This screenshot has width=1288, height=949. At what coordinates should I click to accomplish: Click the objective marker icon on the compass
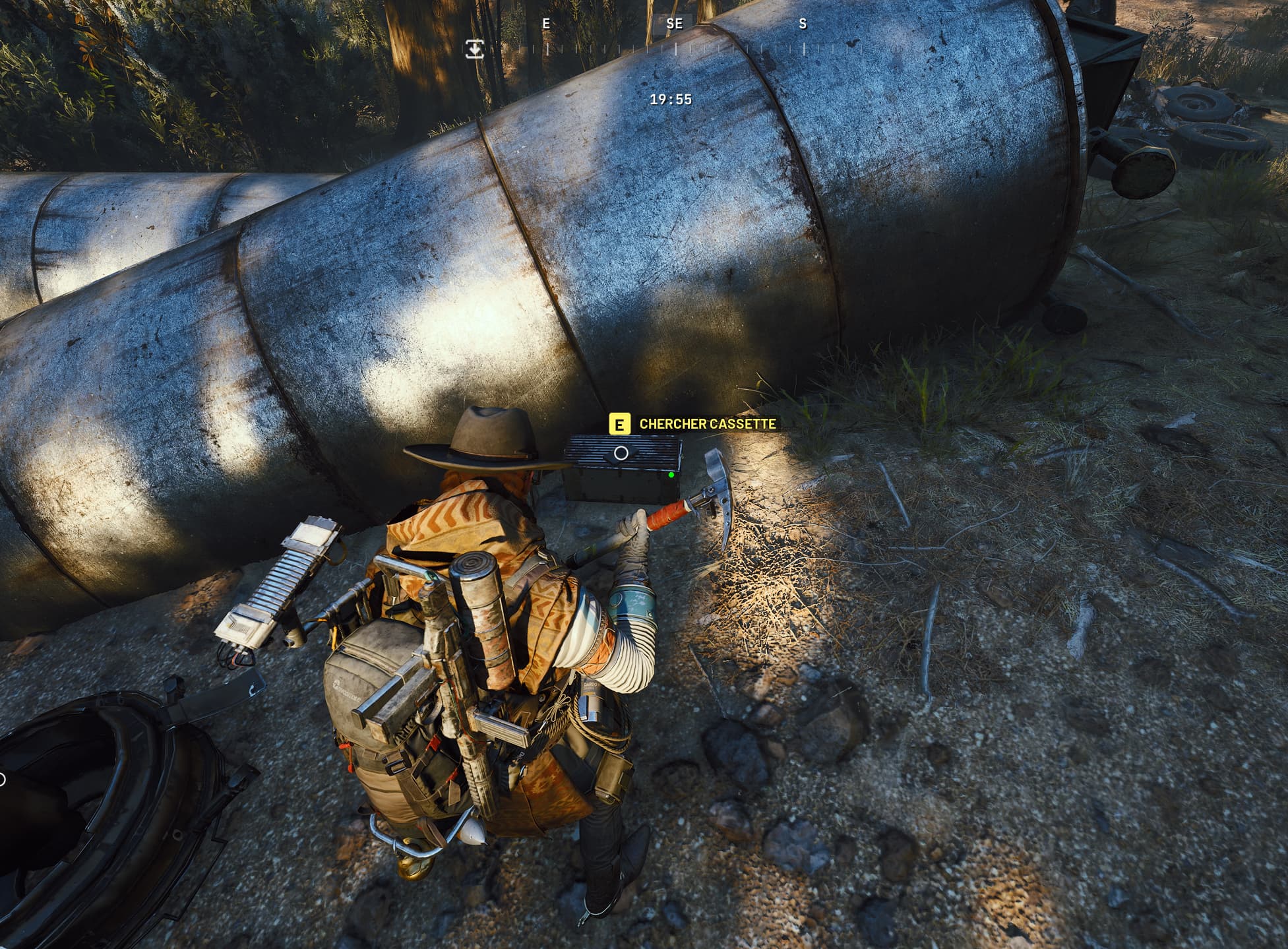coord(474,49)
